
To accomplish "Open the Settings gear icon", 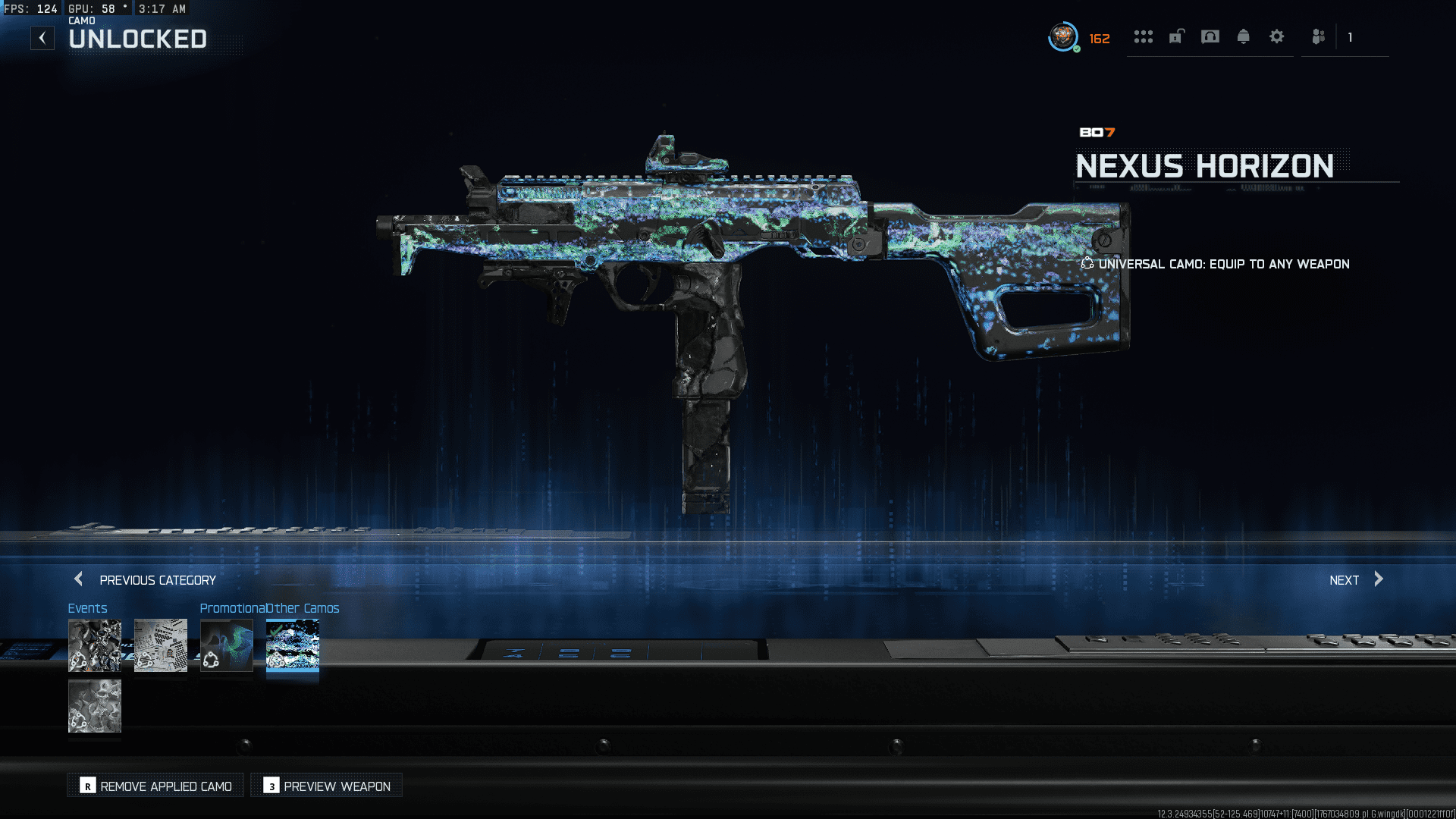I will 1277,36.
